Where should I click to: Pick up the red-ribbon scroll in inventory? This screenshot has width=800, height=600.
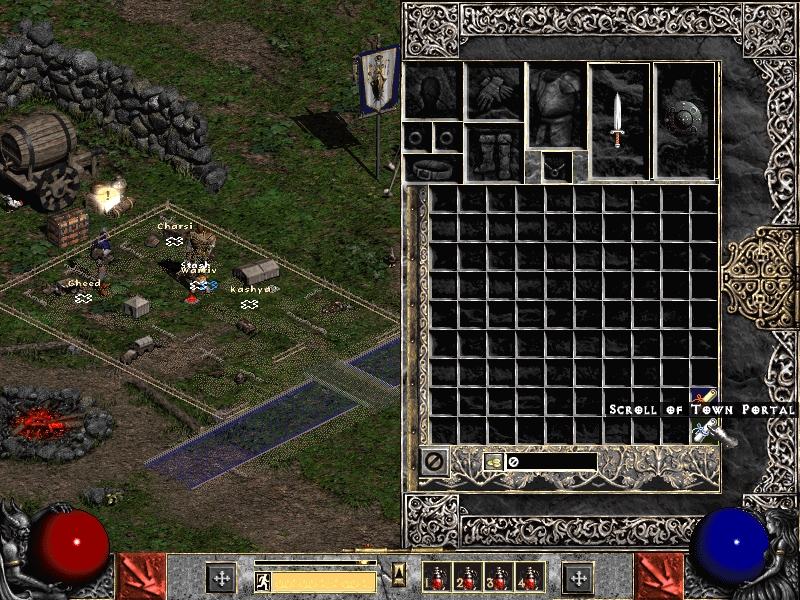point(704,399)
